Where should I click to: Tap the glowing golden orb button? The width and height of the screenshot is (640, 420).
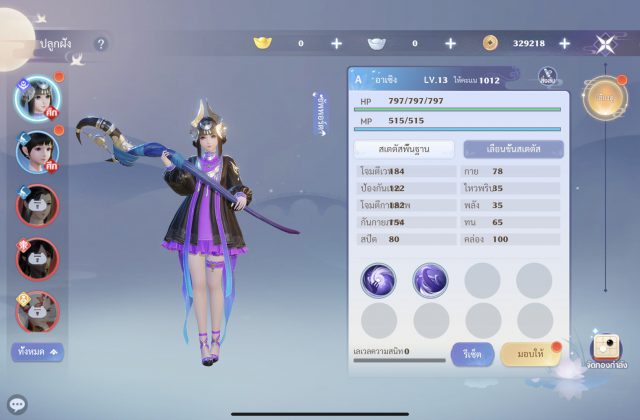pos(604,99)
